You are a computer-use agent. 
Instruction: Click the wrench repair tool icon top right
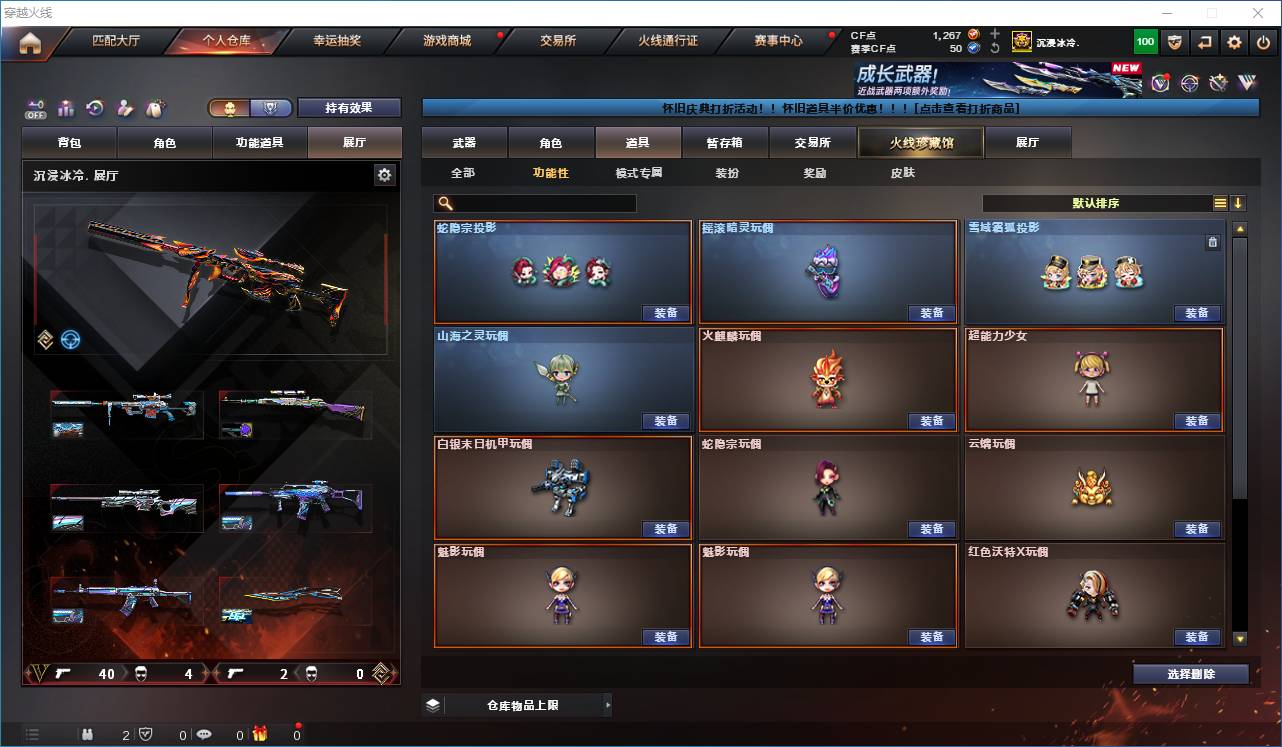pos(1218,83)
